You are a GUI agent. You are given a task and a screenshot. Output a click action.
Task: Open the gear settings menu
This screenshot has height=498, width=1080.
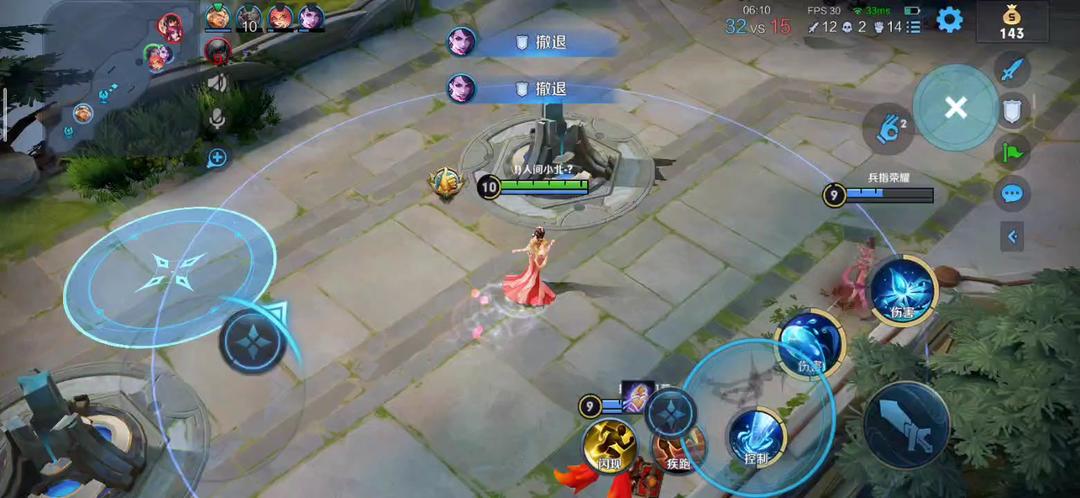click(949, 19)
